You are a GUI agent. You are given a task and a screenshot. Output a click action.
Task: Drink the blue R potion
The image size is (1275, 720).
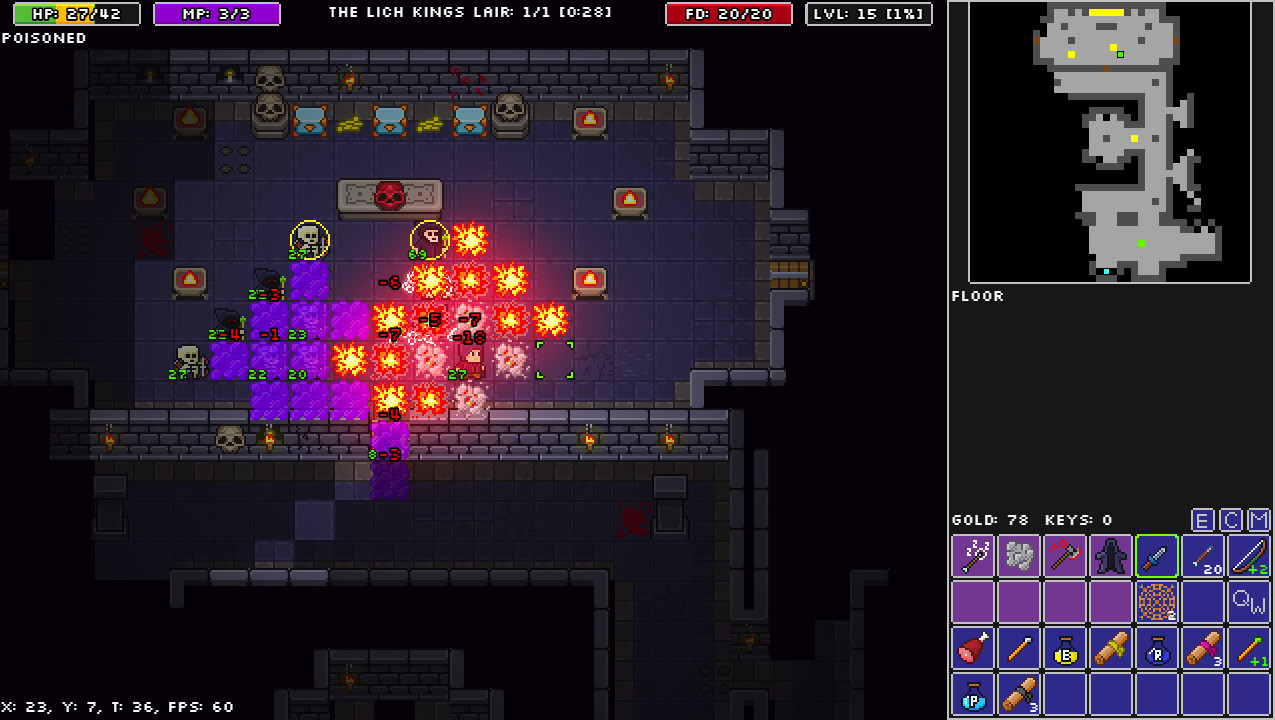point(1157,648)
